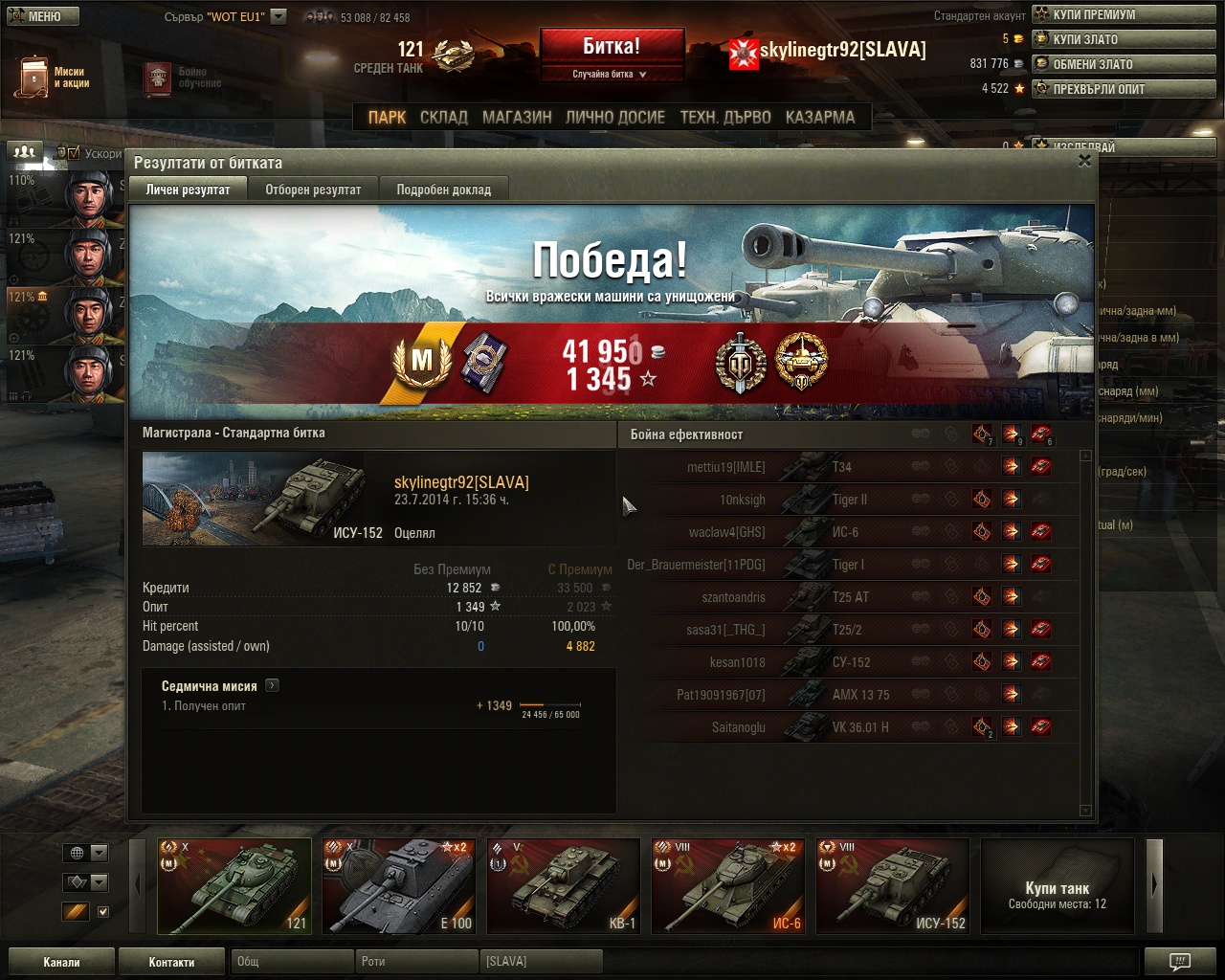The image size is (1225, 980).
Task: Select the Личен резултат tab
Action: pyautogui.click(x=188, y=189)
